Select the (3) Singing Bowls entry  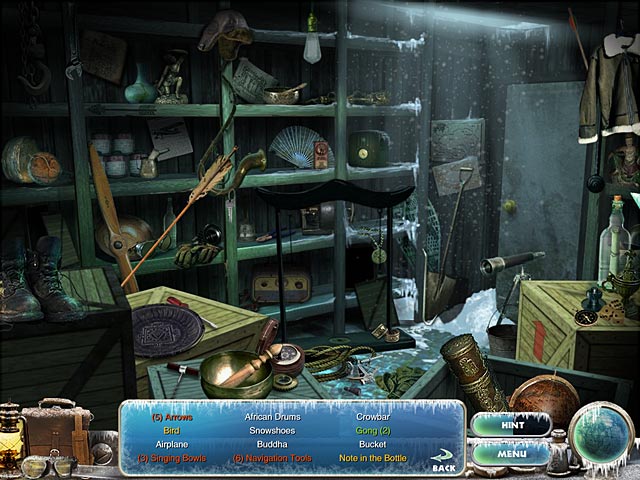coord(173,456)
